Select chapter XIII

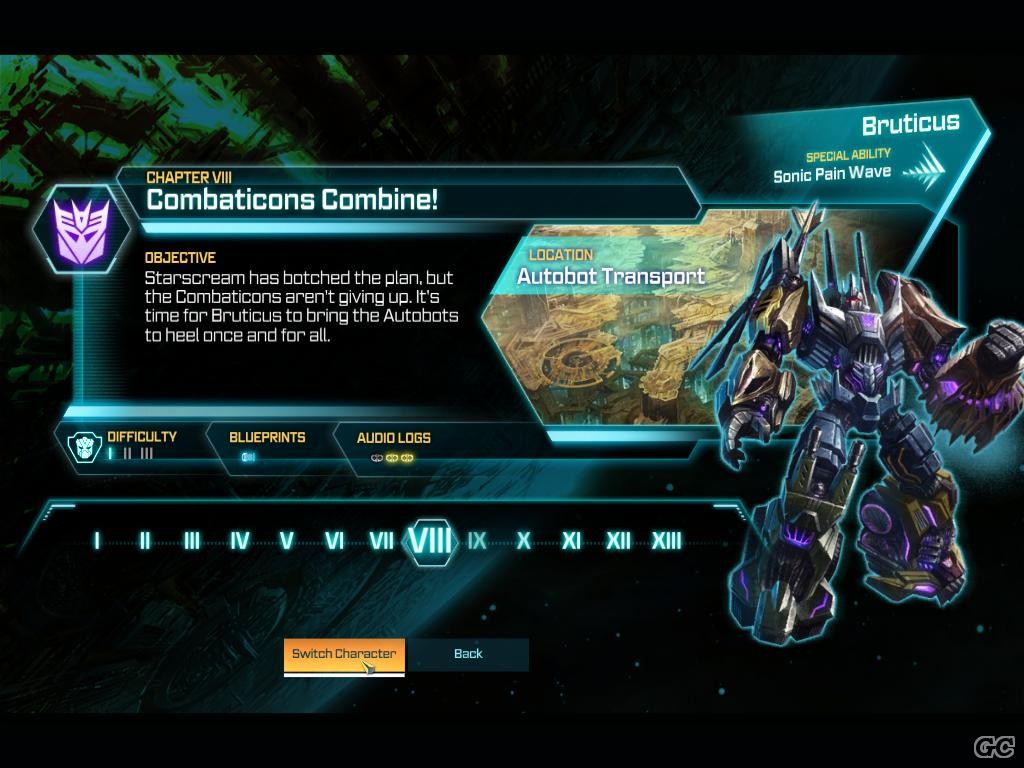667,541
